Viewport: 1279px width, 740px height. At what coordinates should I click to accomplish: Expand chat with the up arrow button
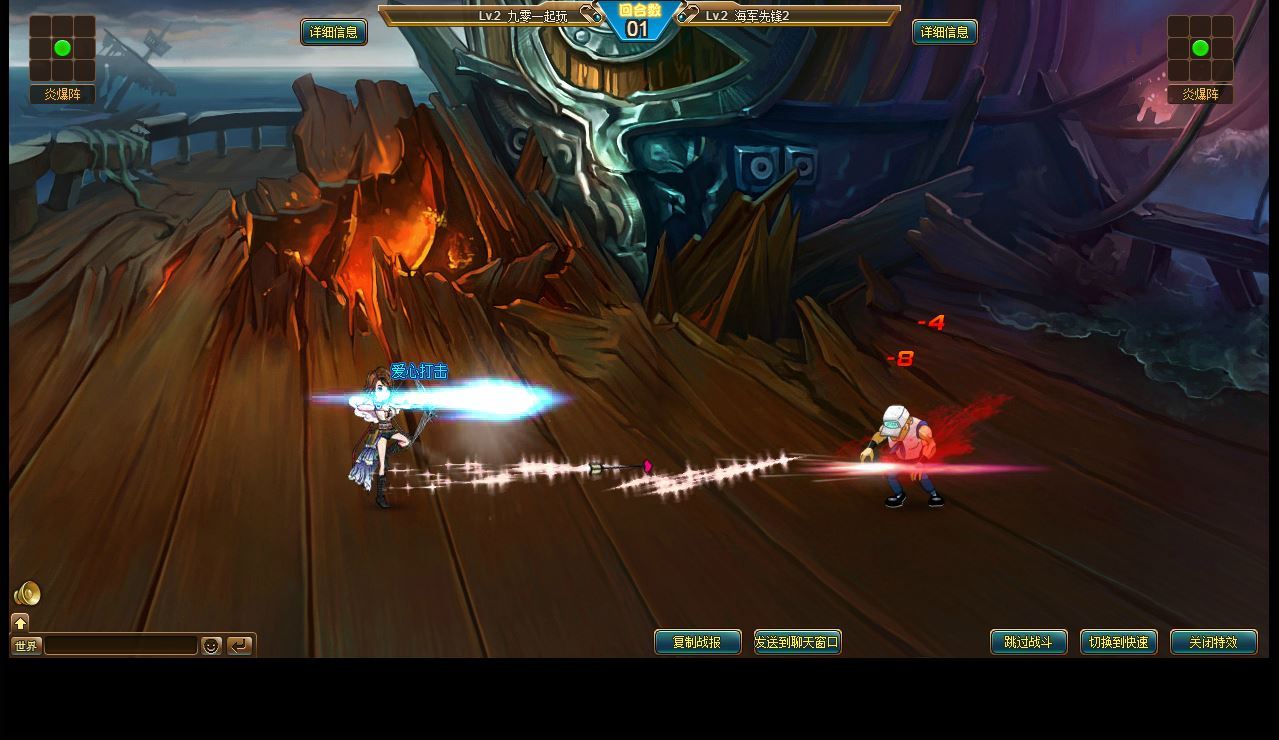[x=20, y=623]
